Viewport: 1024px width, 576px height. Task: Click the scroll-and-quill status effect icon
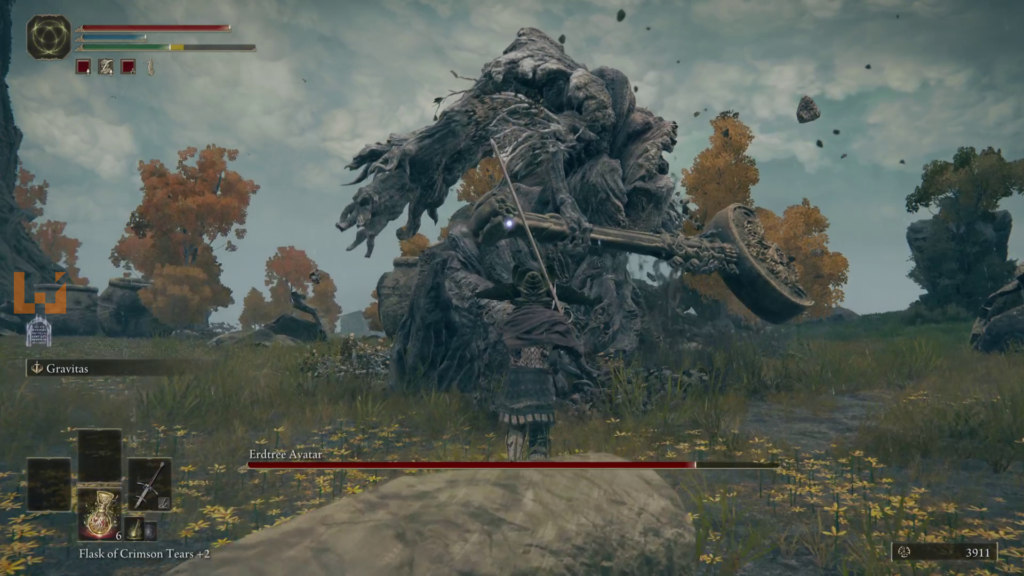coord(105,67)
